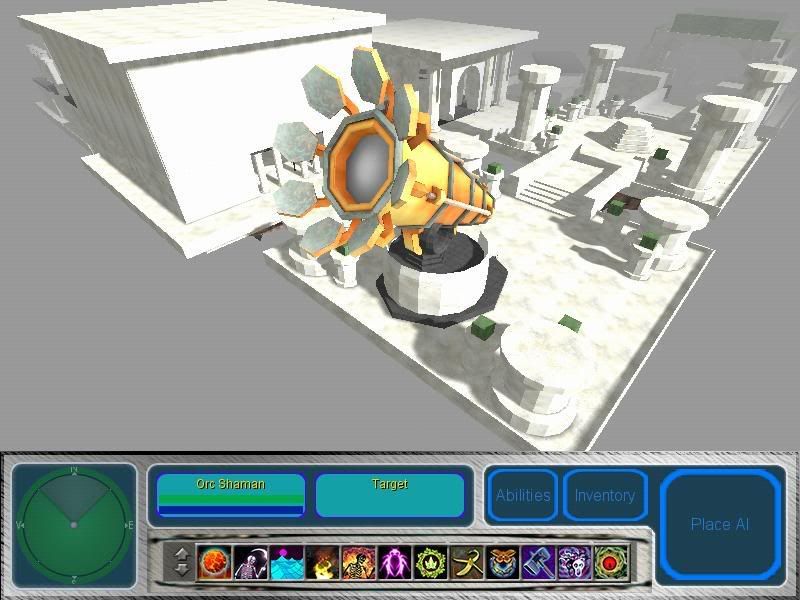Use the skeleton with scythe ability
Viewport: 800px width, 600px height.
251,562
